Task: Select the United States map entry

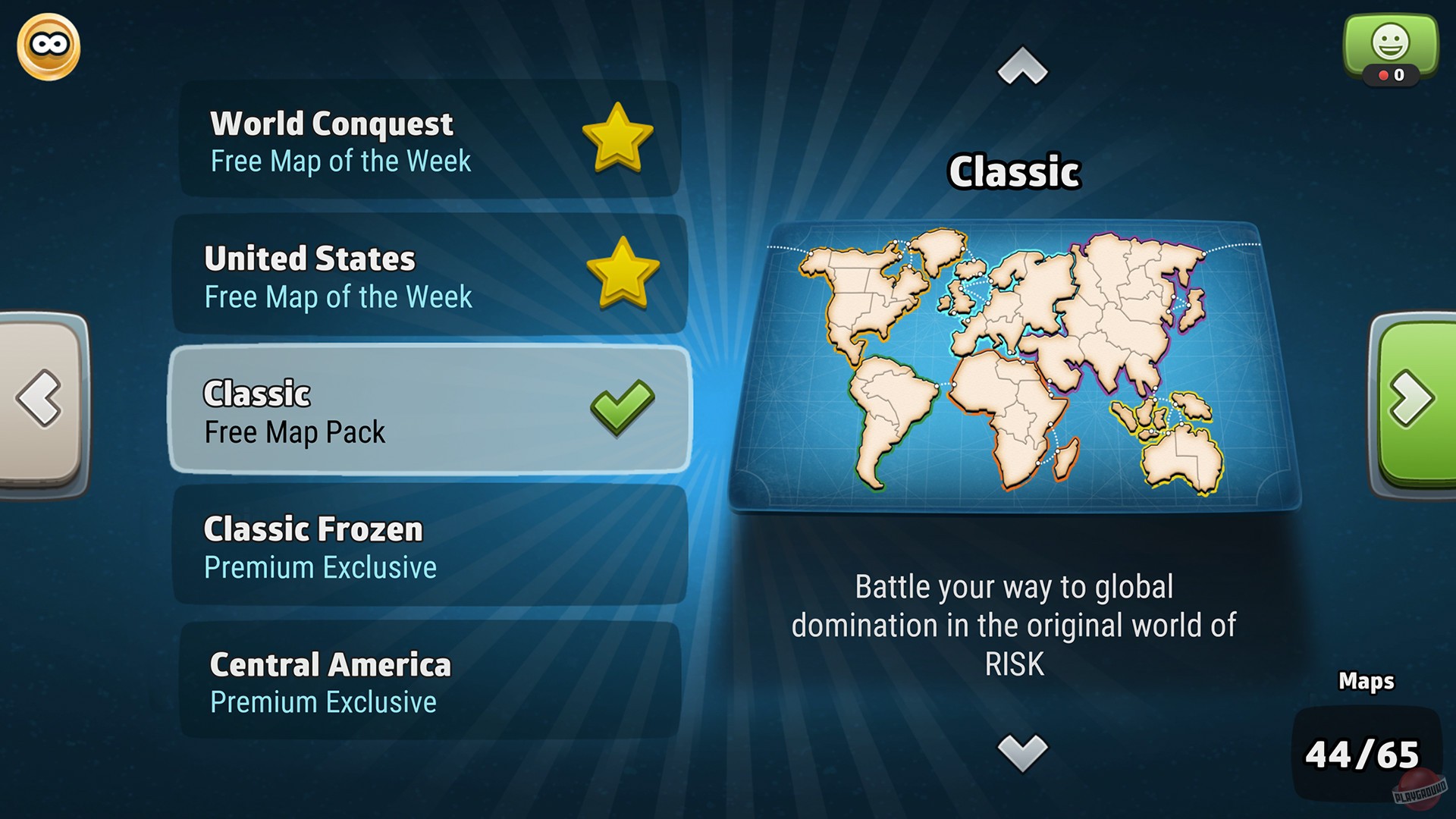Action: click(425, 274)
